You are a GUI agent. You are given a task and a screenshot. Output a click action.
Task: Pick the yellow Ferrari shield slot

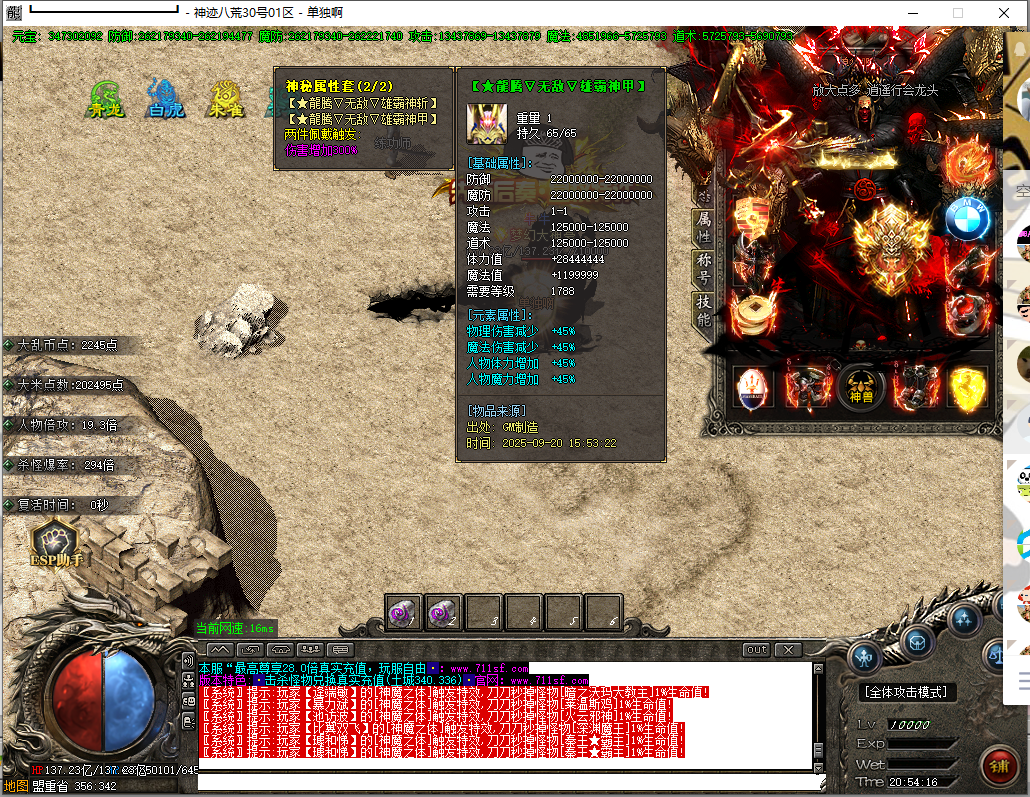pyautogui.click(x=967, y=389)
